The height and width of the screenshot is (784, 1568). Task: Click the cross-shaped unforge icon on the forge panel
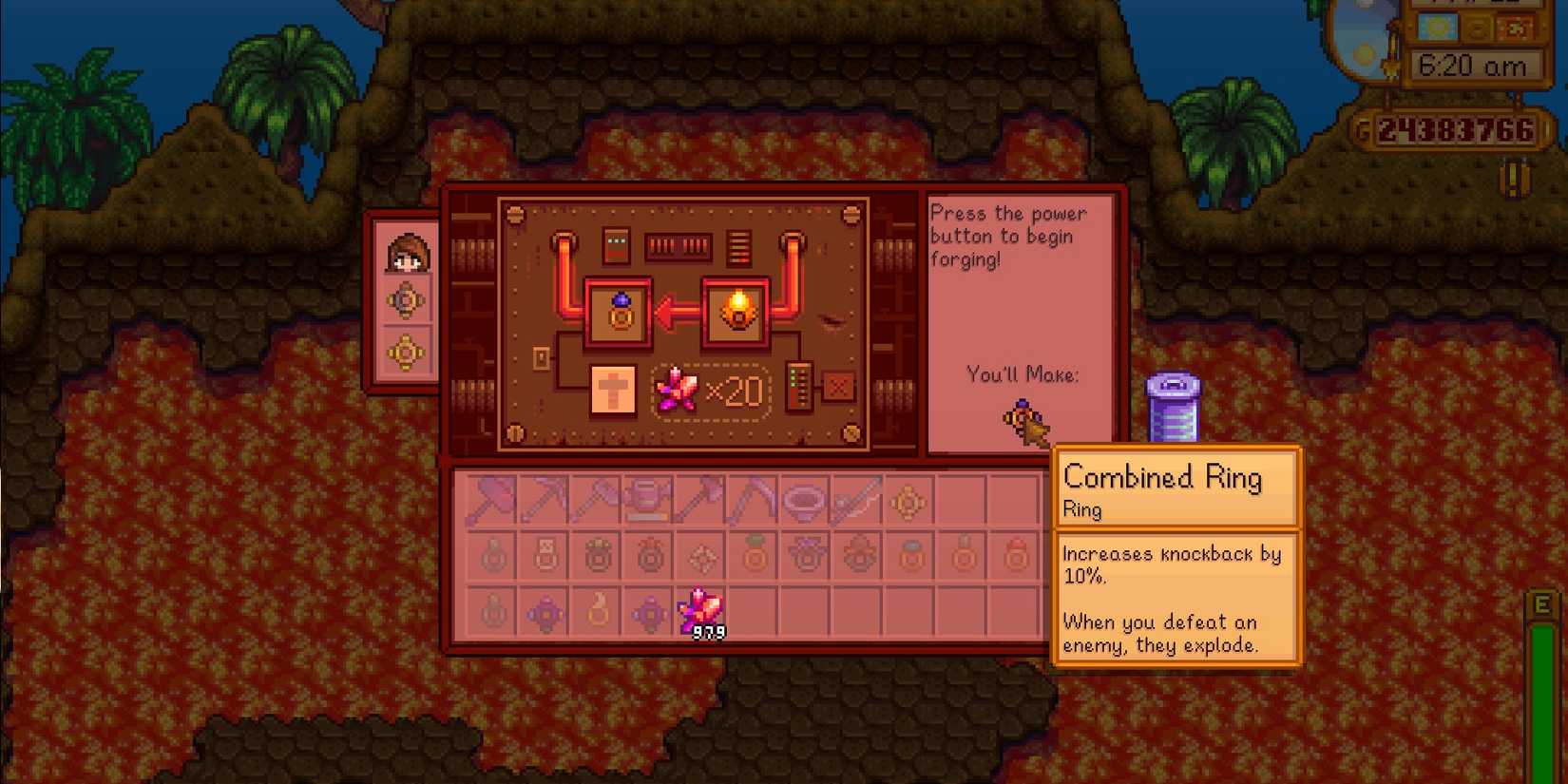(x=613, y=389)
